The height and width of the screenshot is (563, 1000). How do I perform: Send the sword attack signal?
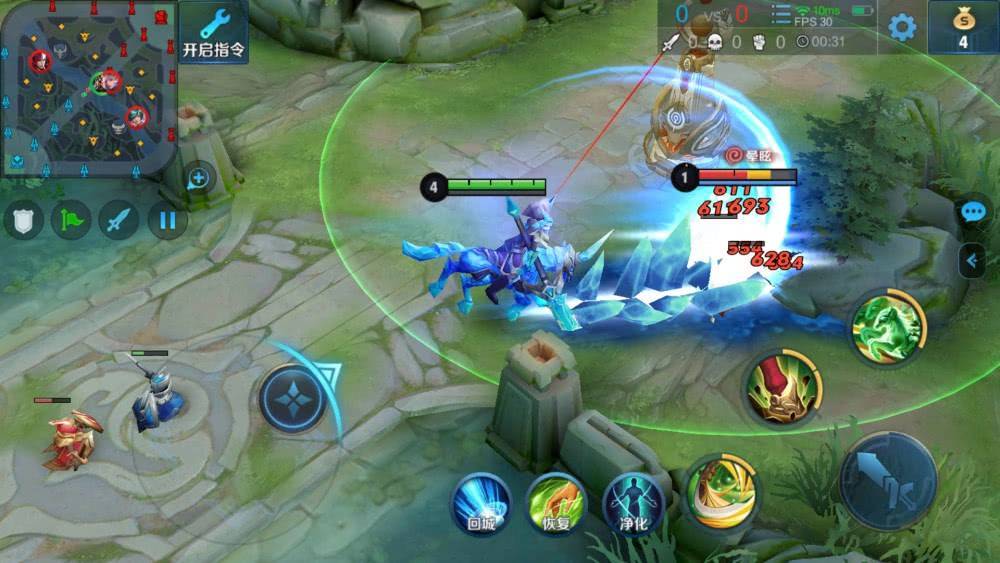[119, 220]
